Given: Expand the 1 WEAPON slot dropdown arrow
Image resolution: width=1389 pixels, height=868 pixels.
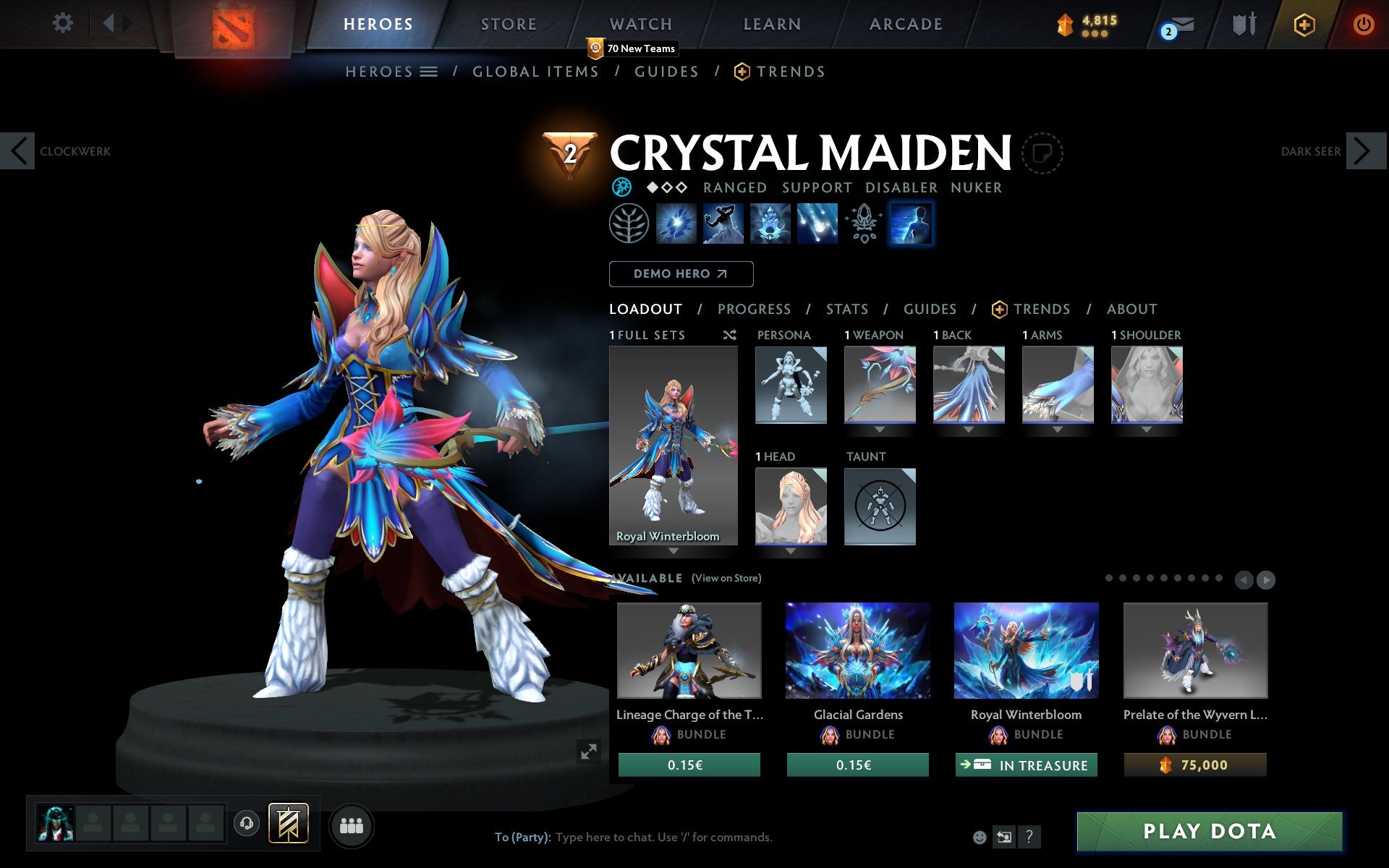Looking at the screenshot, I should coord(878,429).
